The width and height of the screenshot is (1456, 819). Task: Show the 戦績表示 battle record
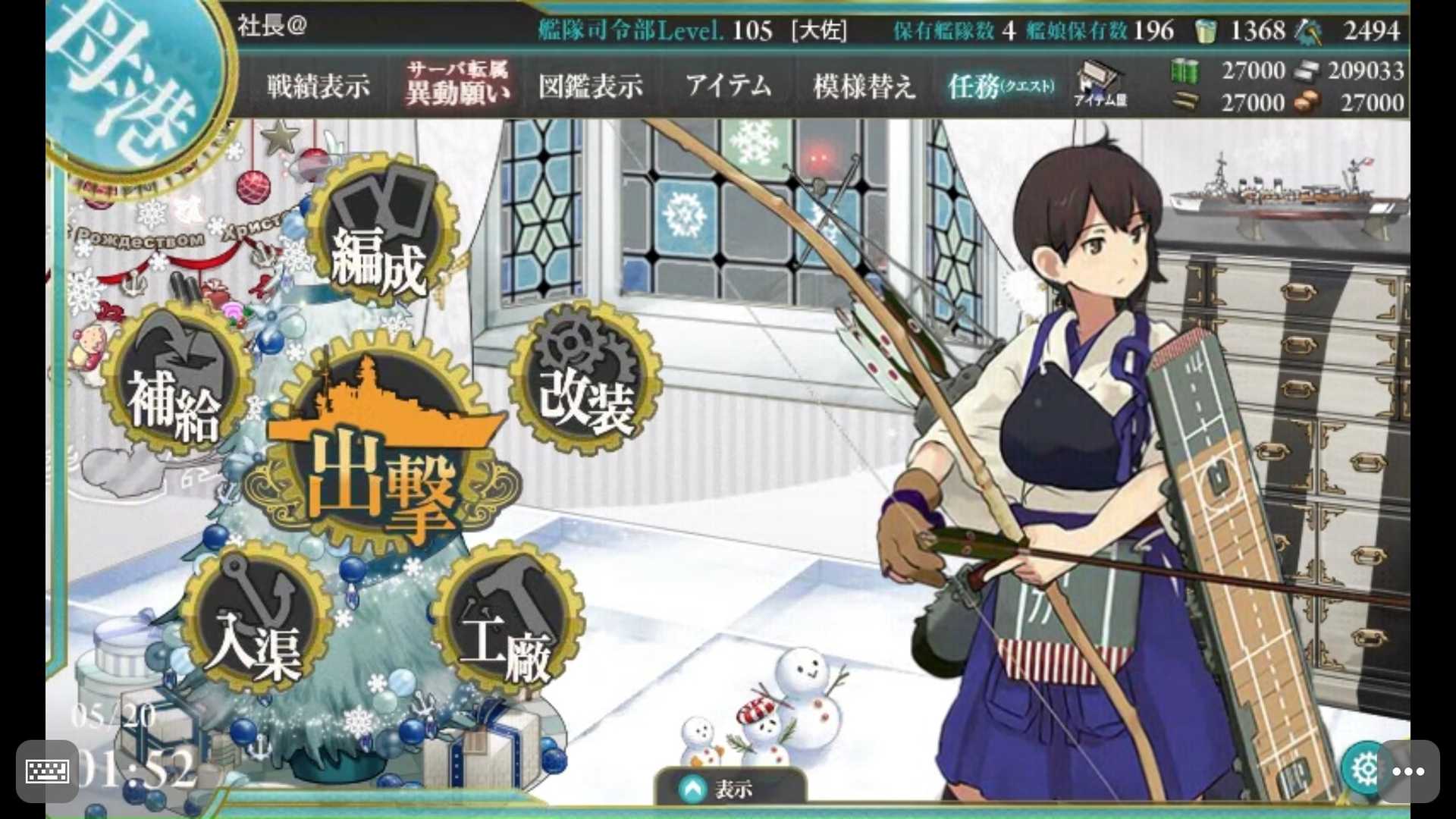[x=318, y=86]
